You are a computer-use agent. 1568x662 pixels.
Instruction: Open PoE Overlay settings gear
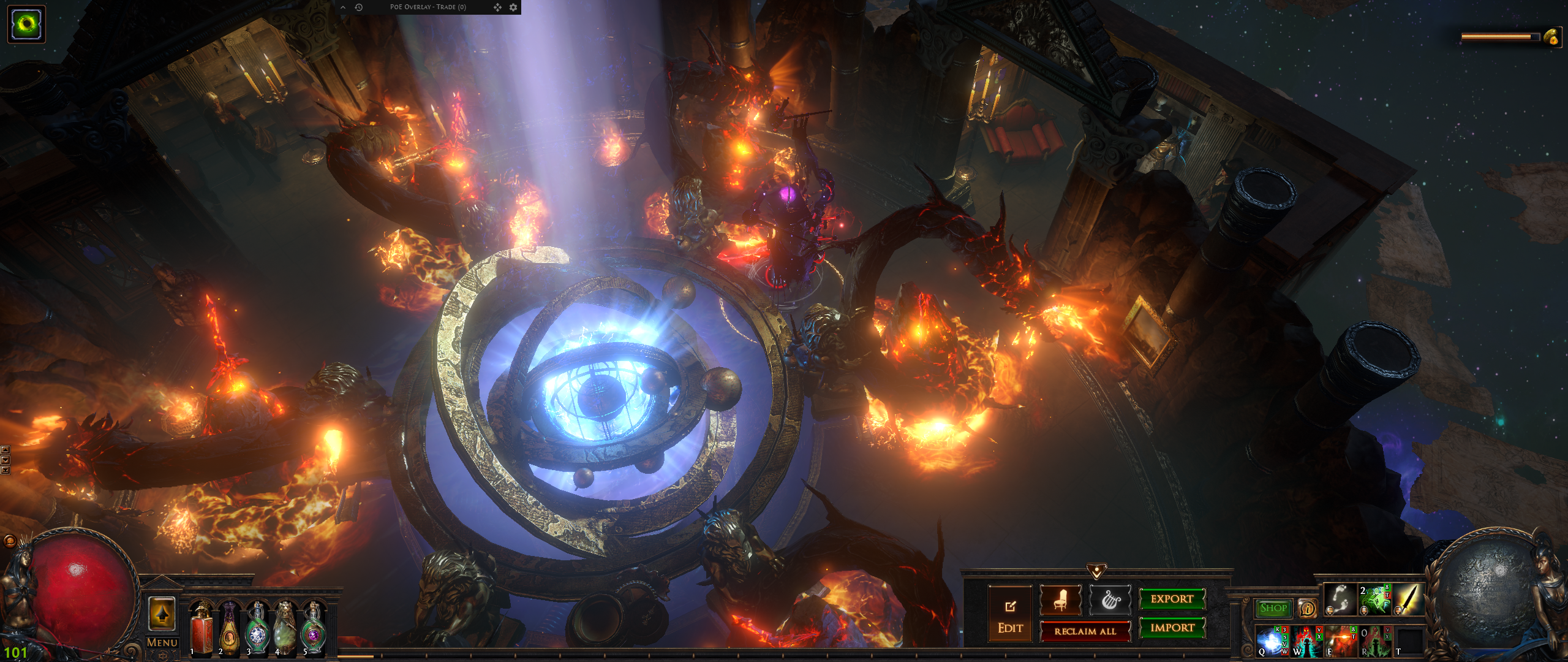coord(513,7)
